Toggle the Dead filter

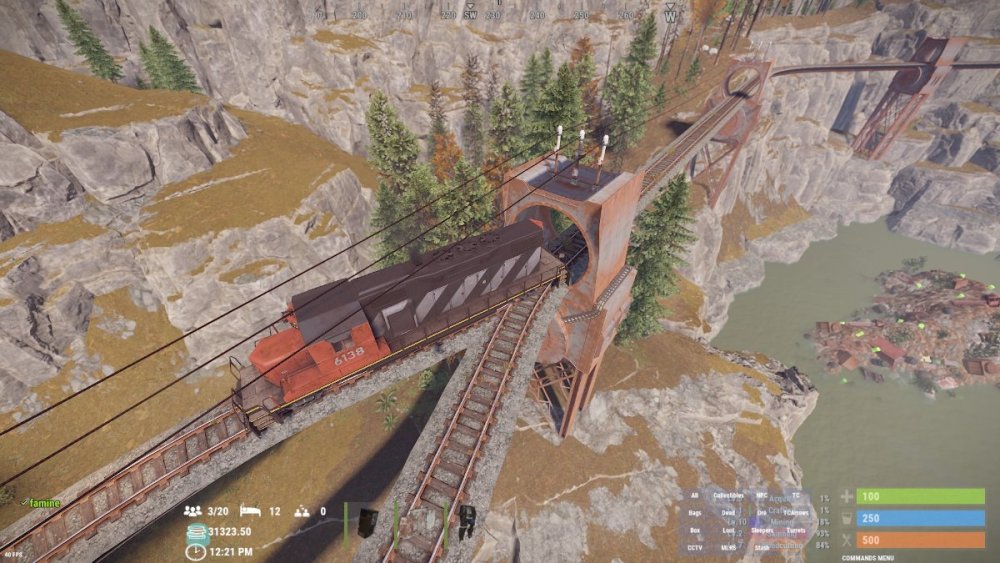(x=730, y=513)
